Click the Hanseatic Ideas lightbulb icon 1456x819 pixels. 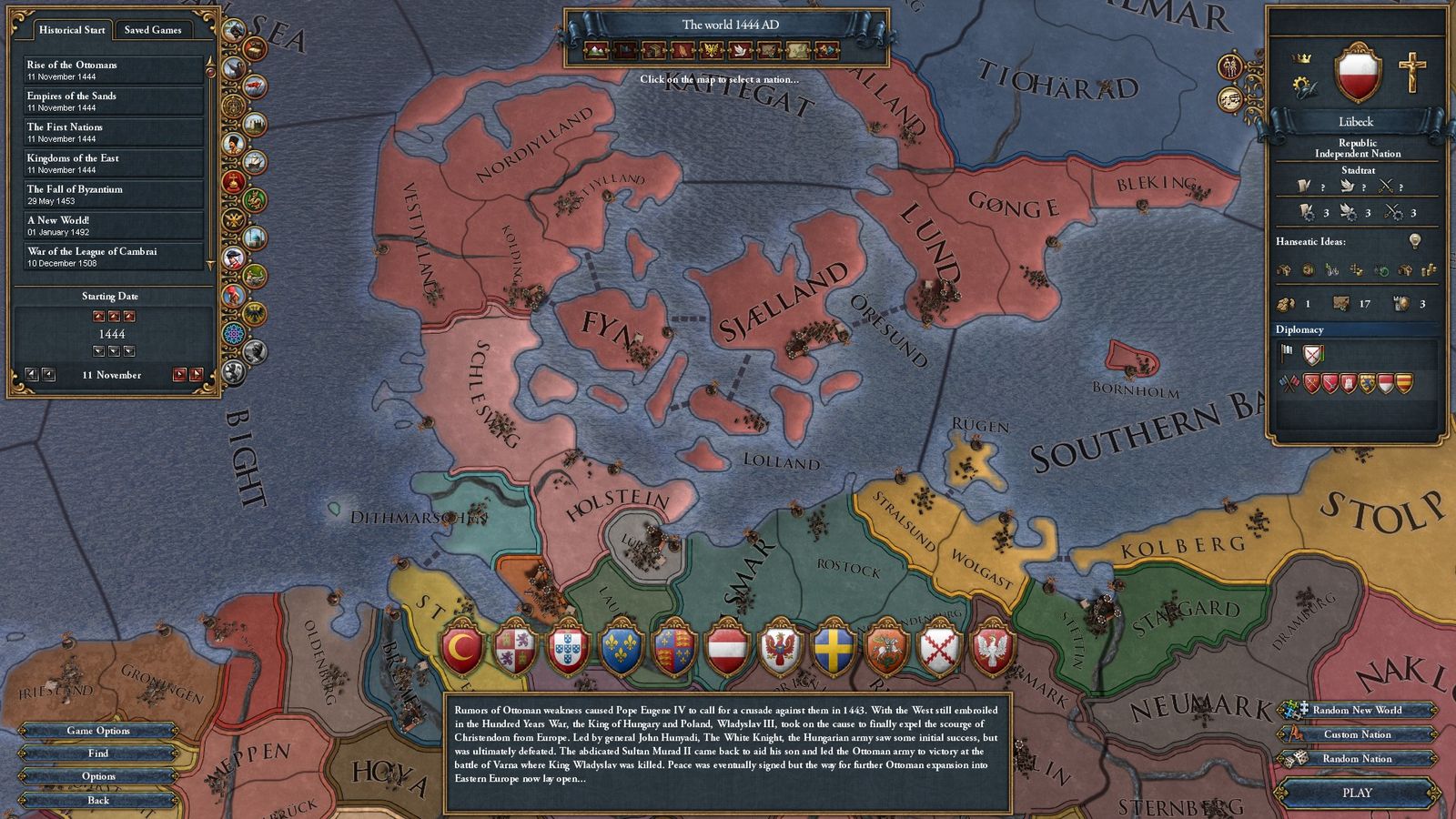pyautogui.click(x=1413, y=238)
